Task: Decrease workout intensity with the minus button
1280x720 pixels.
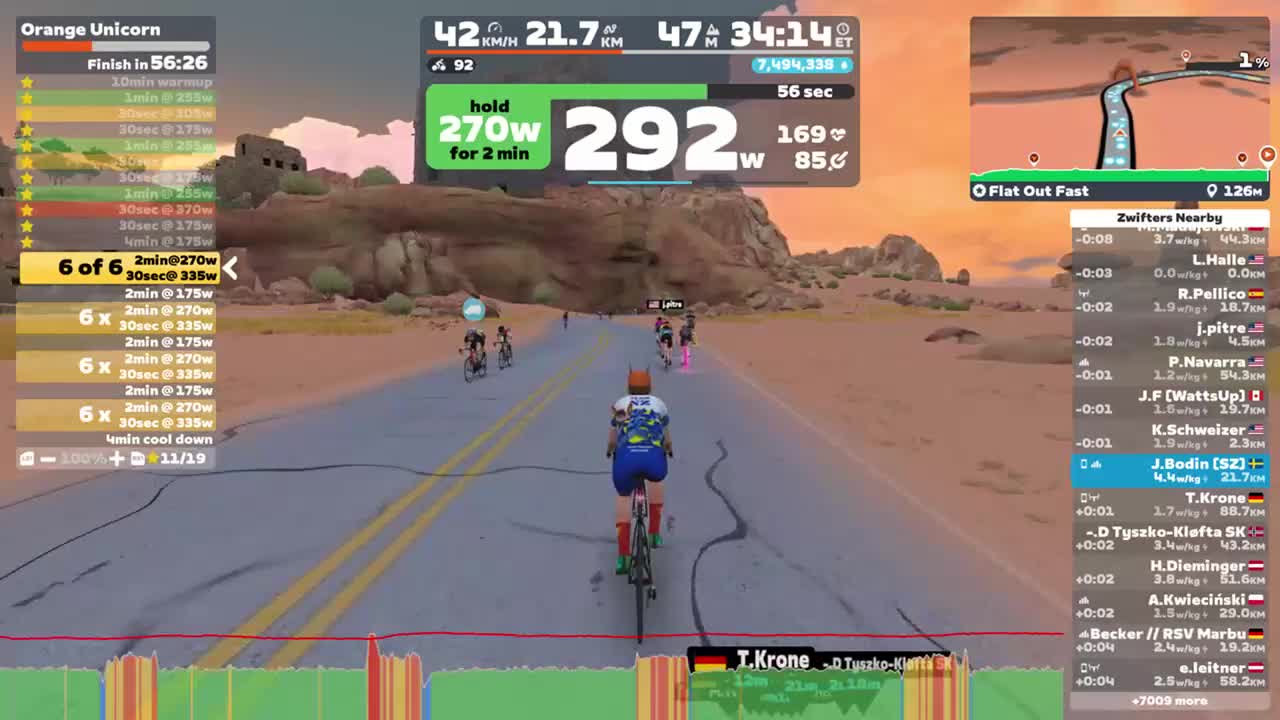Action: tap(46, 457)
